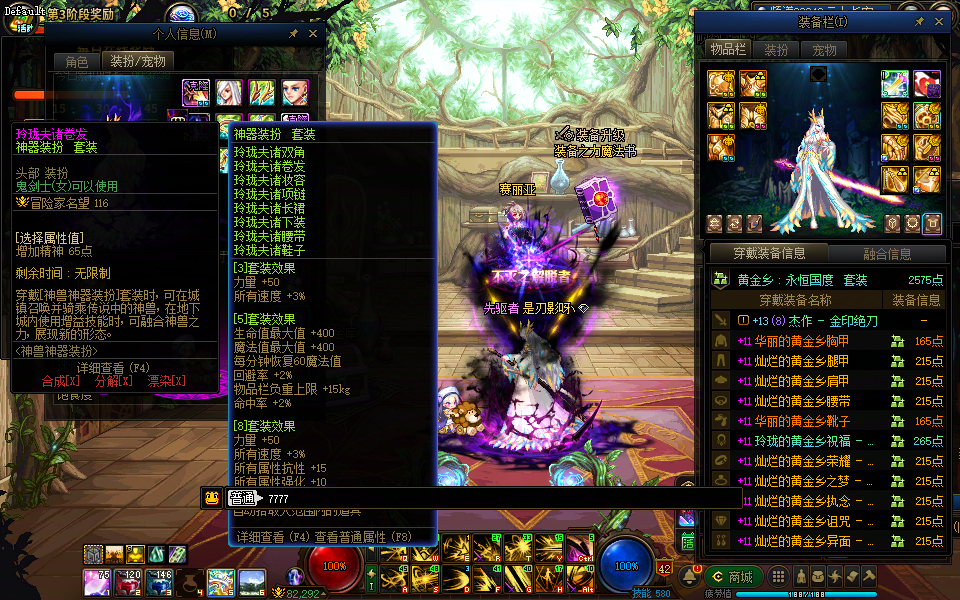This screenshot has width=960, height=600.
Task: Switch to the 角色 tab
Action: point(77,62)
